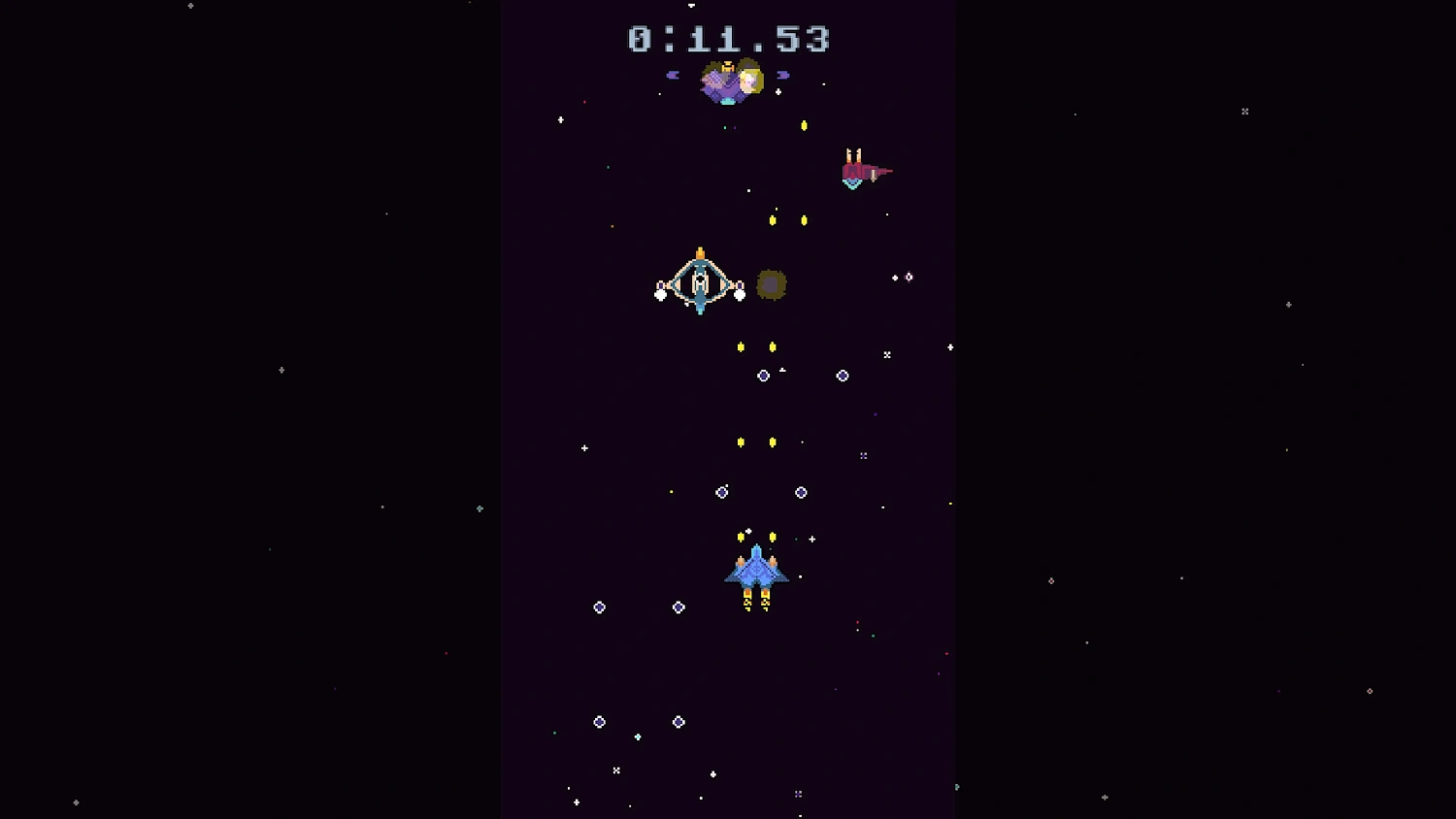Click the purple arrow right of the boss
Image resolution: width=1456 pixels, height=819 pixels.
[x=783, y=75]
